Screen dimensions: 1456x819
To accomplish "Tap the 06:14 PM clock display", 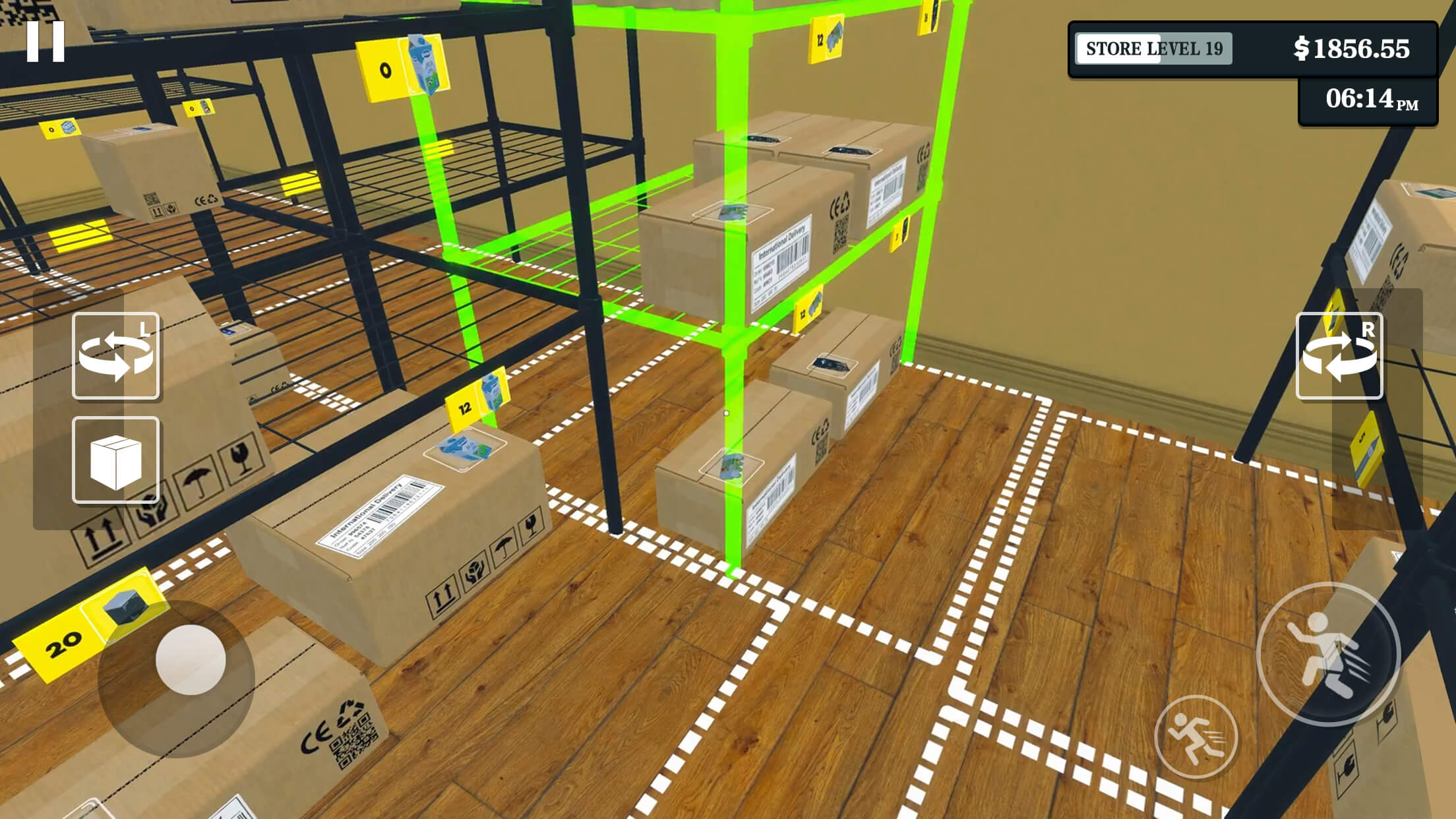I will pyautogui.click(x=1364, y=99).
